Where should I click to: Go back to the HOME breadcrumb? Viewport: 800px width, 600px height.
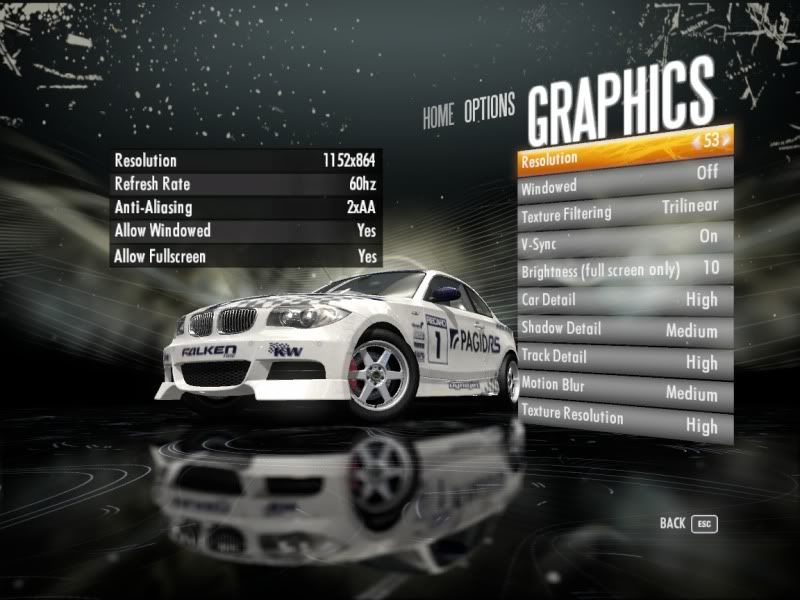[x=437, y=116]
